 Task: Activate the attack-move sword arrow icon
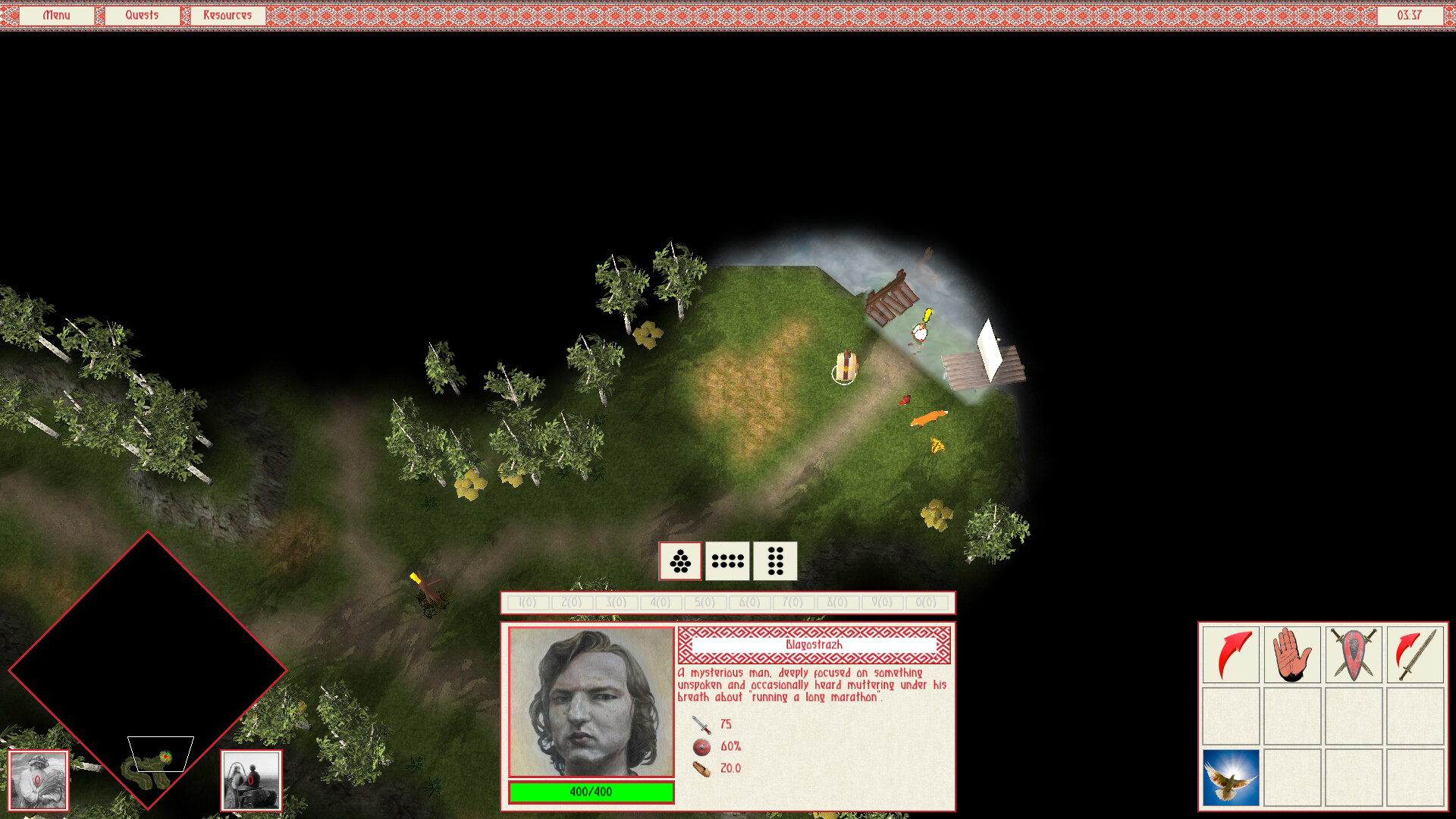[x=1415, y=655]
